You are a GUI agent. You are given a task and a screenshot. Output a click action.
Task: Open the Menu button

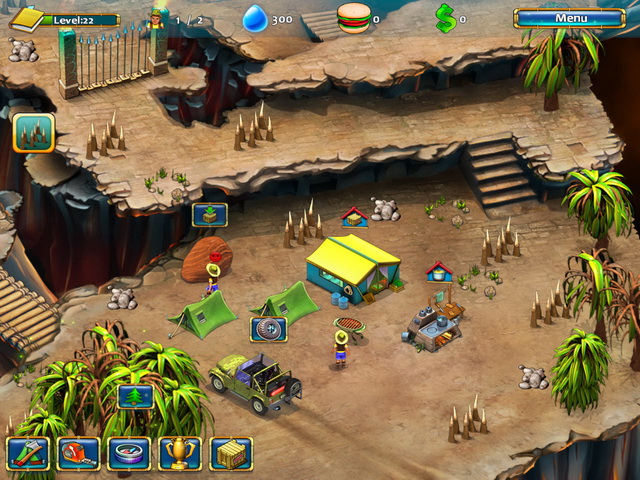(x=570, y=18)
